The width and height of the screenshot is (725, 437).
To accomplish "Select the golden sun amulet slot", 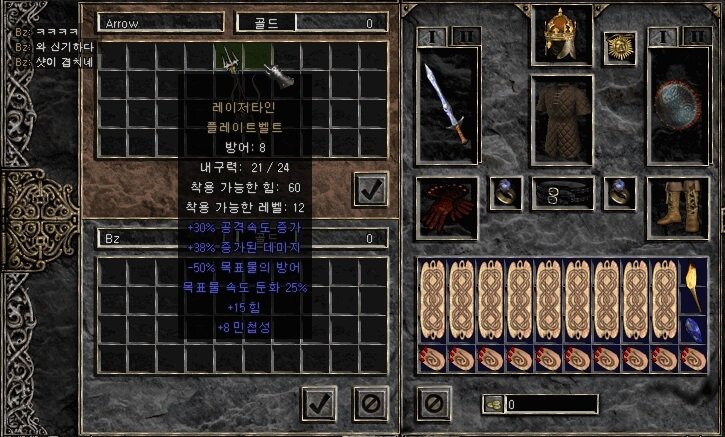I will [x=619, y=47].
